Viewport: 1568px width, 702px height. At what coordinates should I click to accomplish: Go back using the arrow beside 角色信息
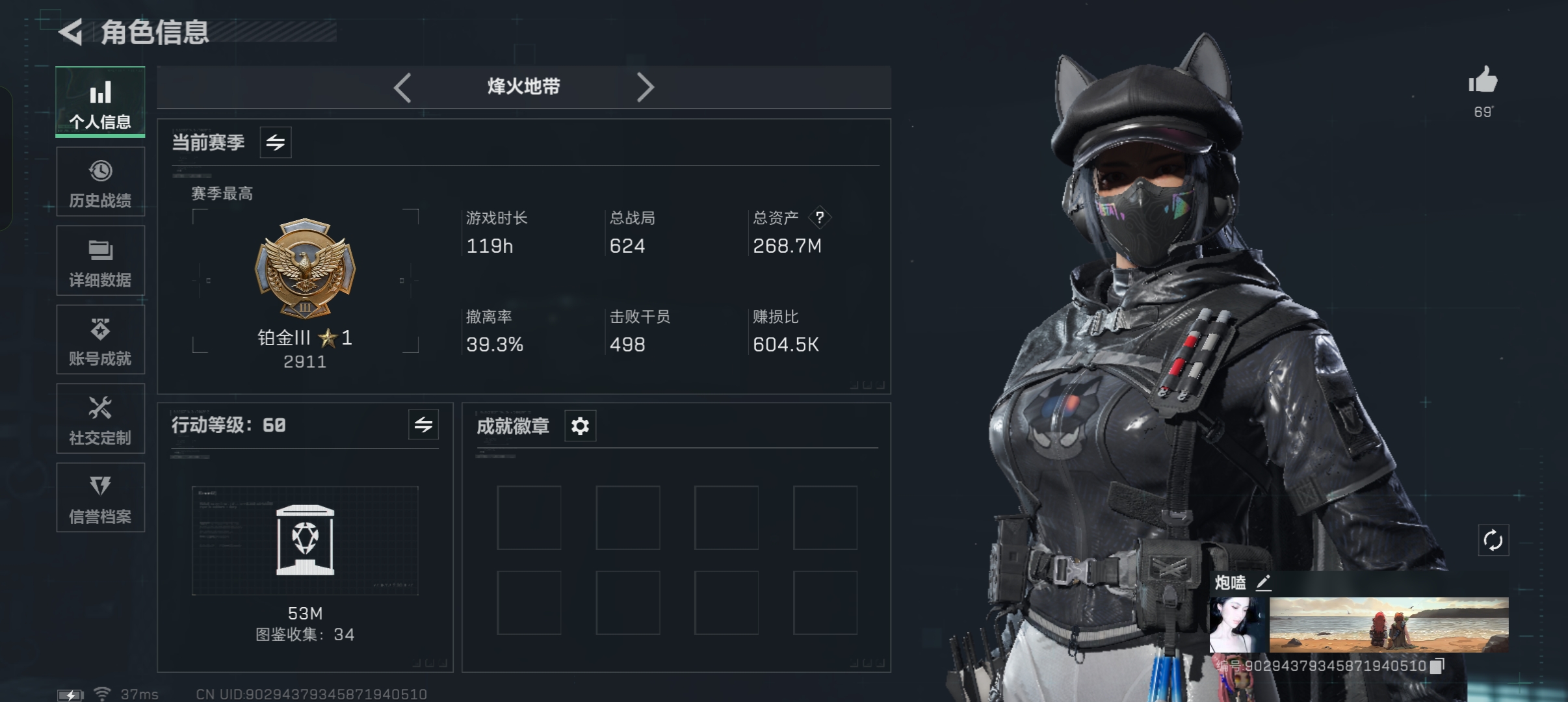(x=71, y=32)
